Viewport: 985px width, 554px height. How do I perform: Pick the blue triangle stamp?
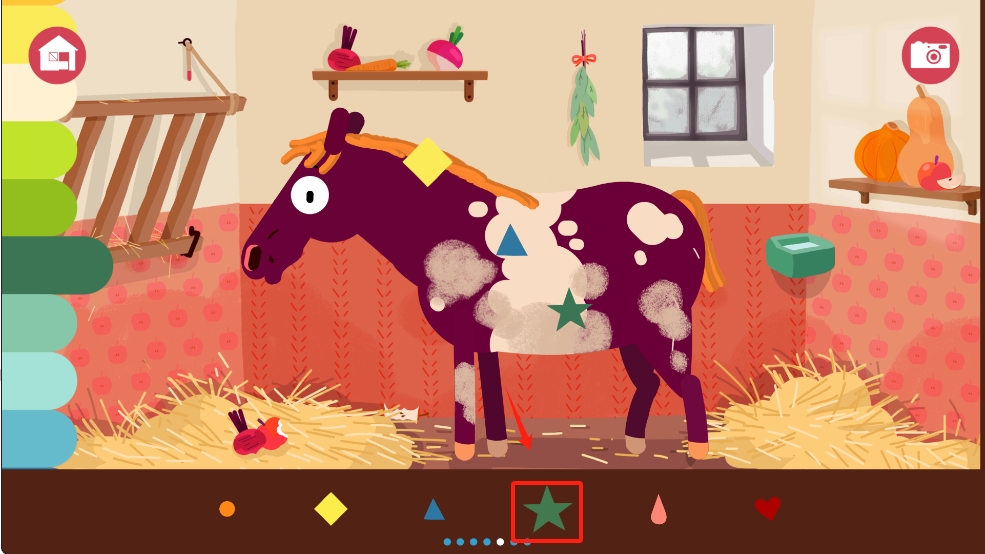coord(434,510)
